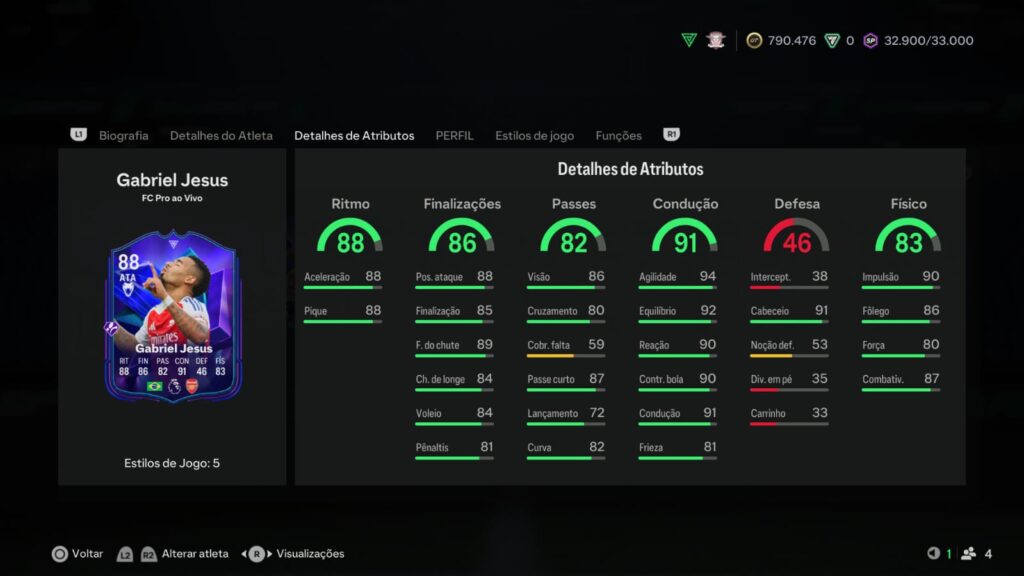Switch to the Biografia tab
Screen dimensions: 1024x576
(123, 135)
